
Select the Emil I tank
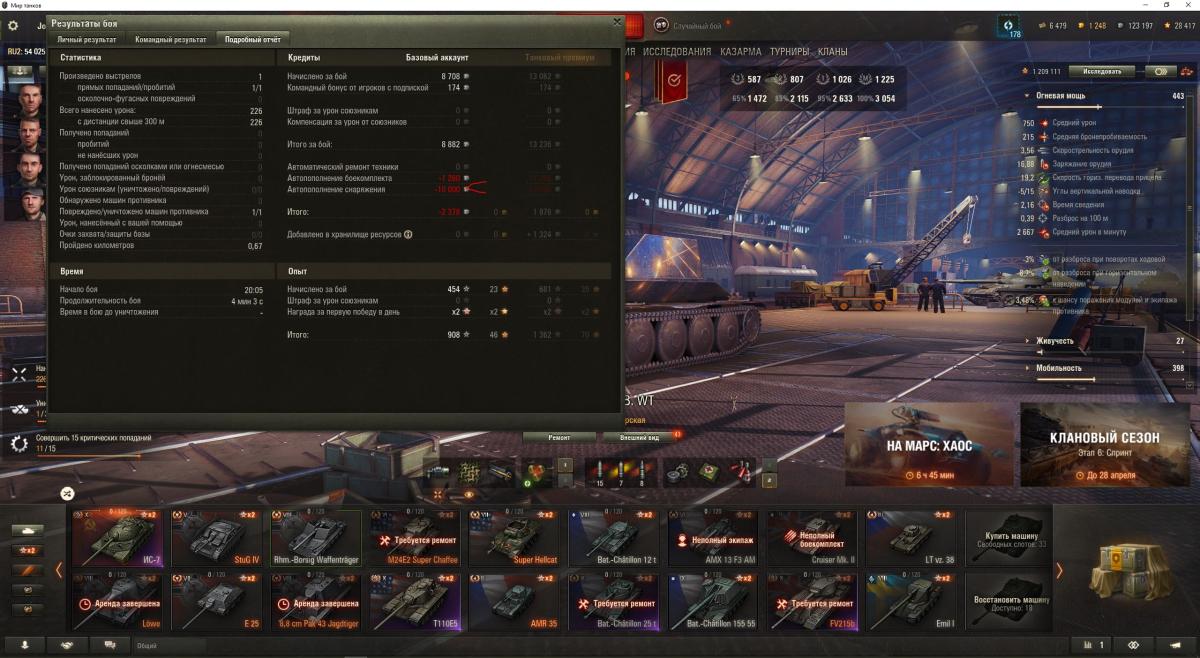[909, 600]
